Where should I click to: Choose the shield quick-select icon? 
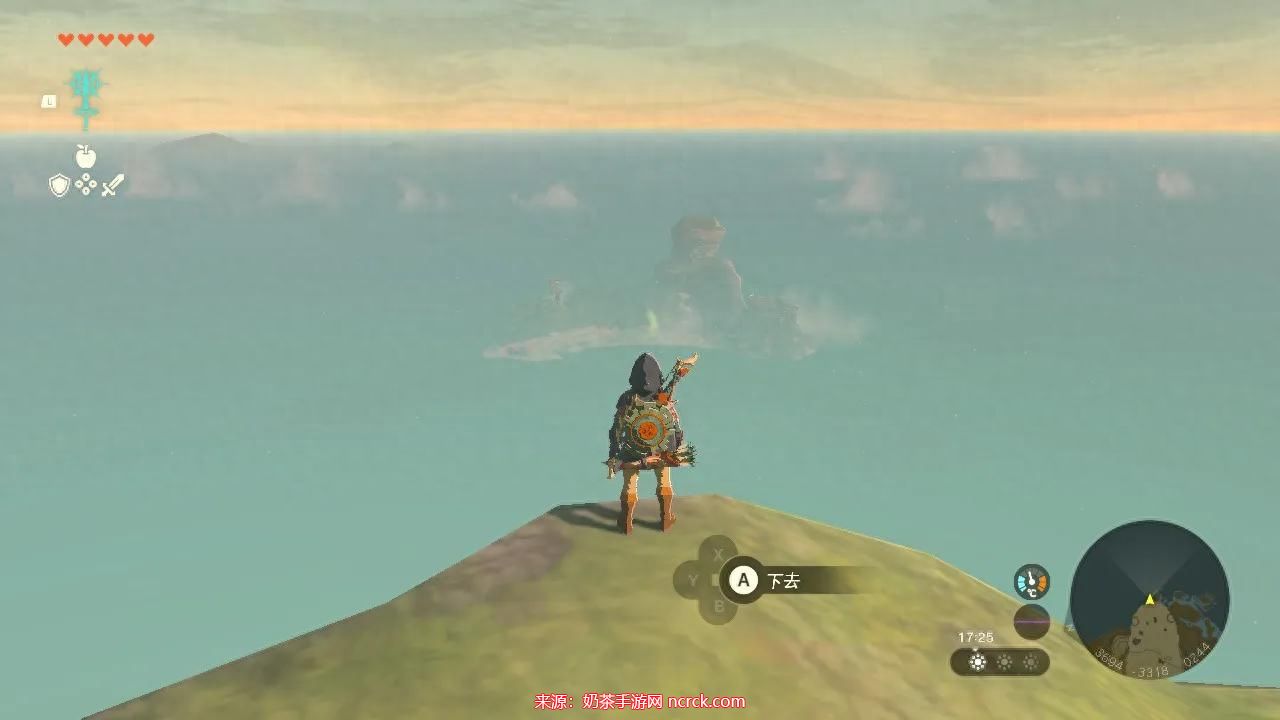coord(59,185)
